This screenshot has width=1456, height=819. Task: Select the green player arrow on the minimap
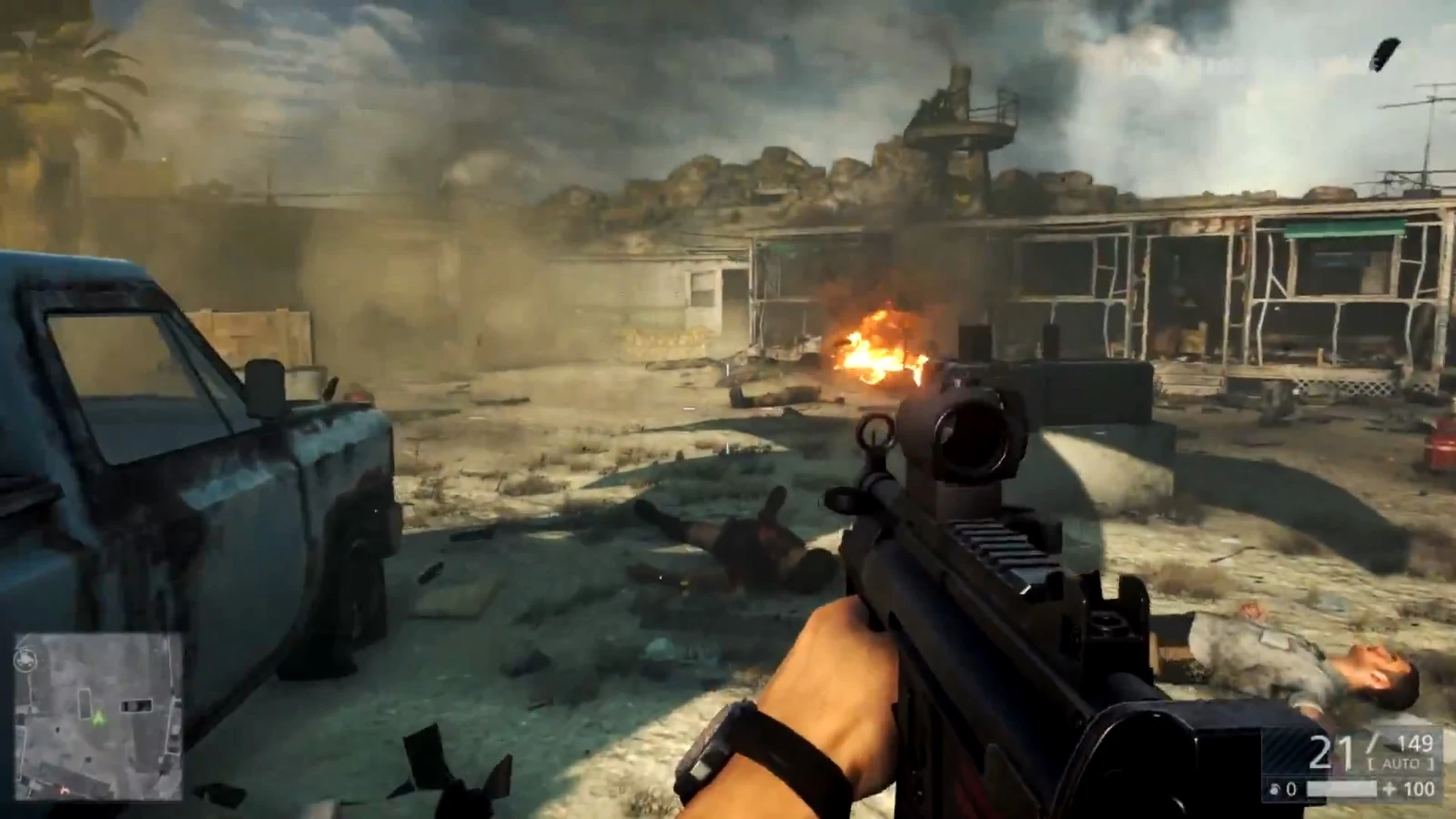point(98,718)
